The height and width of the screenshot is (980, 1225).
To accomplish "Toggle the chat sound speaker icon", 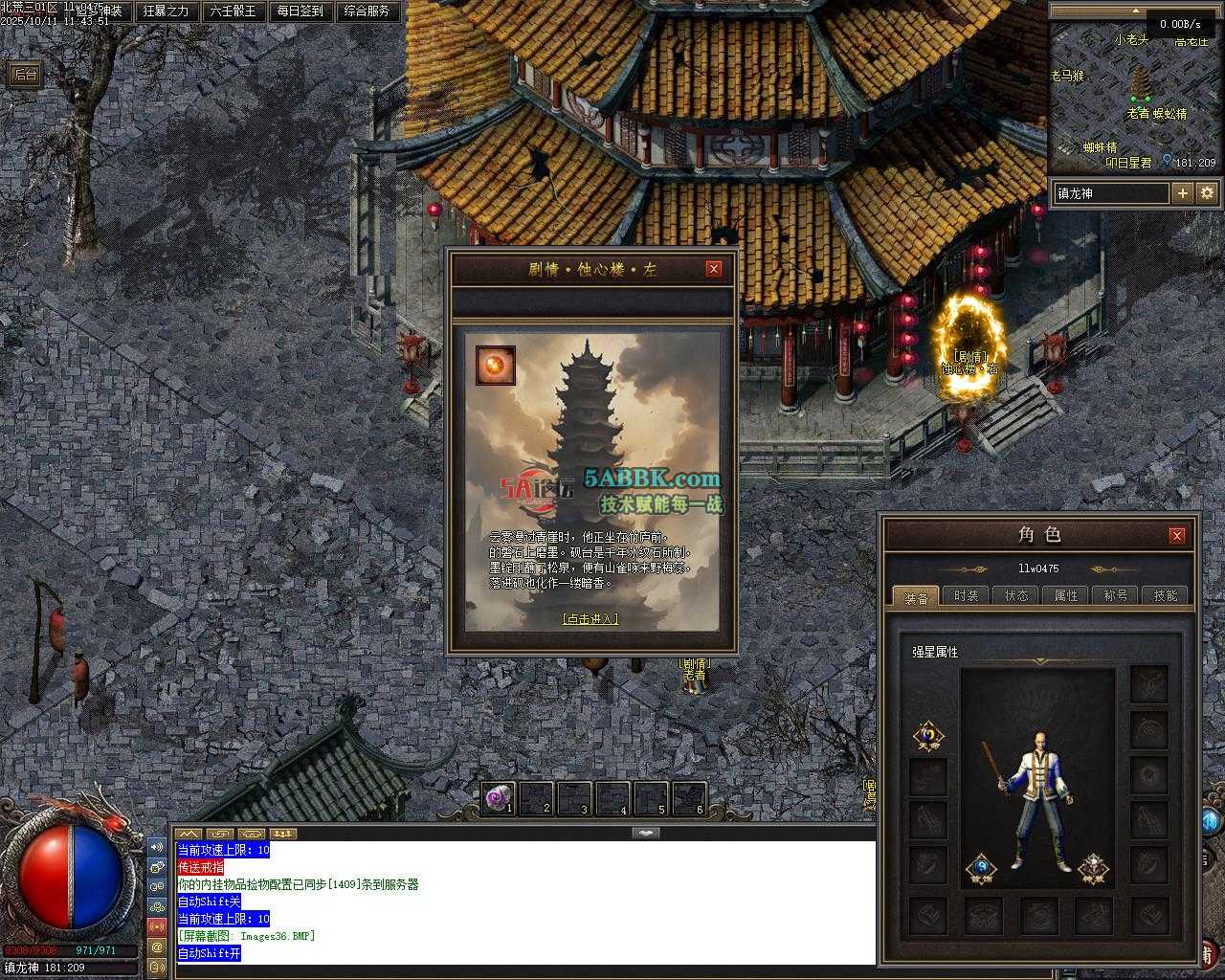I will coord(157,847).
